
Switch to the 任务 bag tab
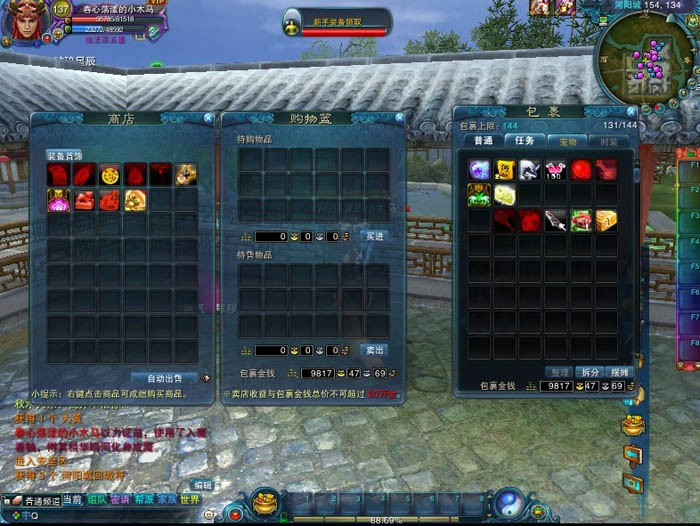pos(524,141)
